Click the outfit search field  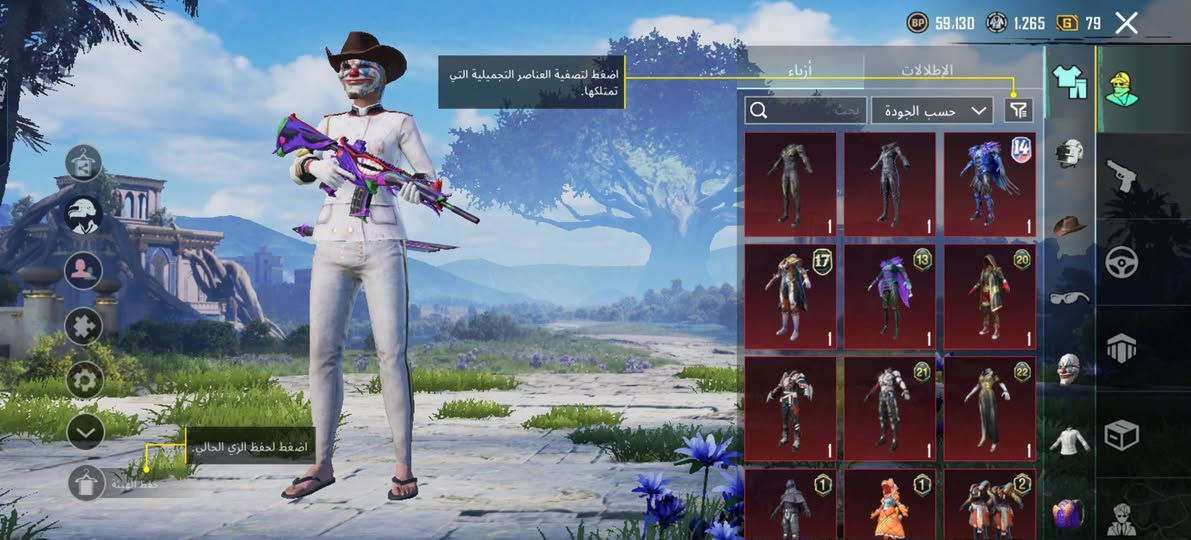[805, 110]
